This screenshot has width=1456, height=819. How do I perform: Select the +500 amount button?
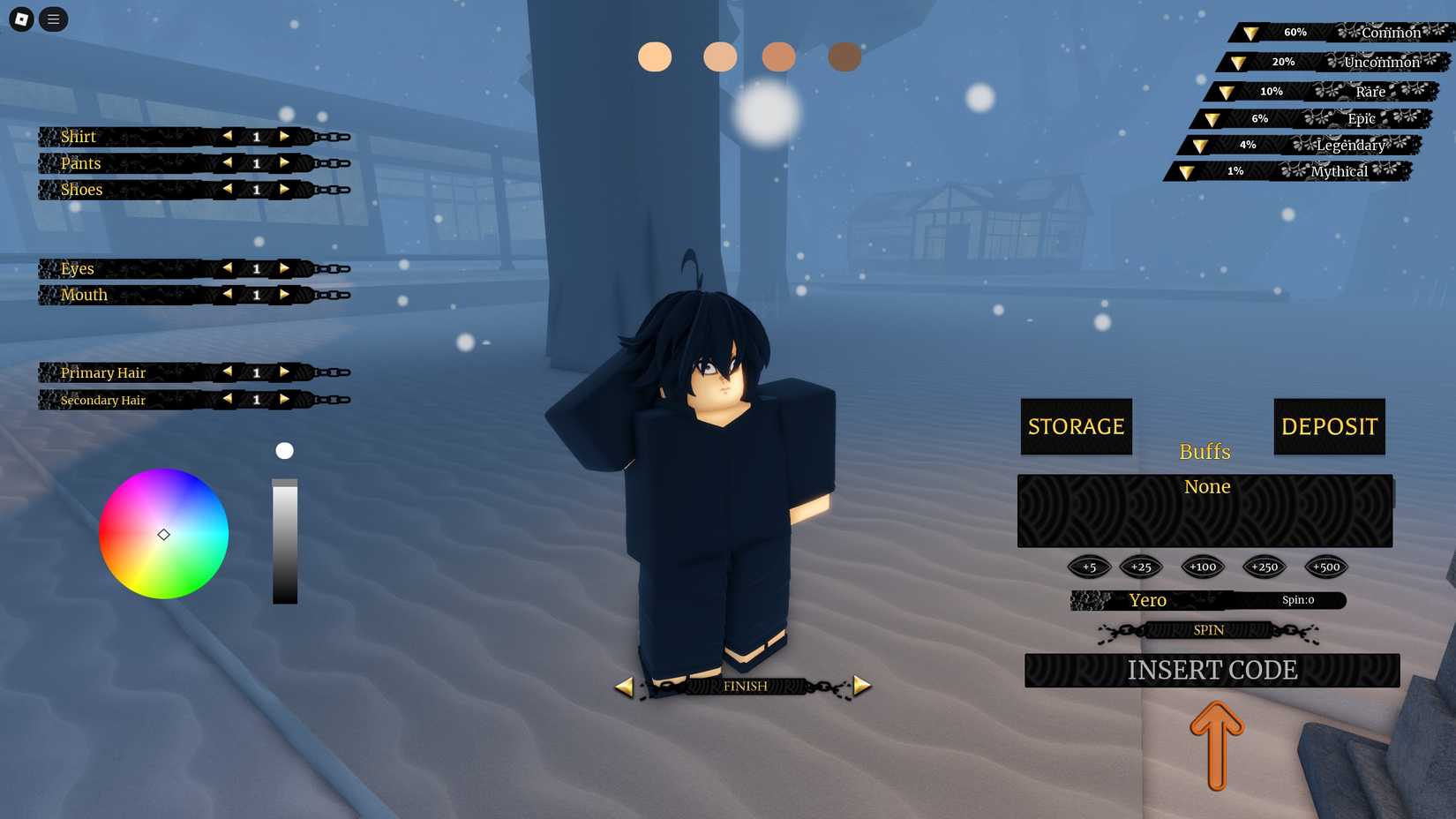1325,567
